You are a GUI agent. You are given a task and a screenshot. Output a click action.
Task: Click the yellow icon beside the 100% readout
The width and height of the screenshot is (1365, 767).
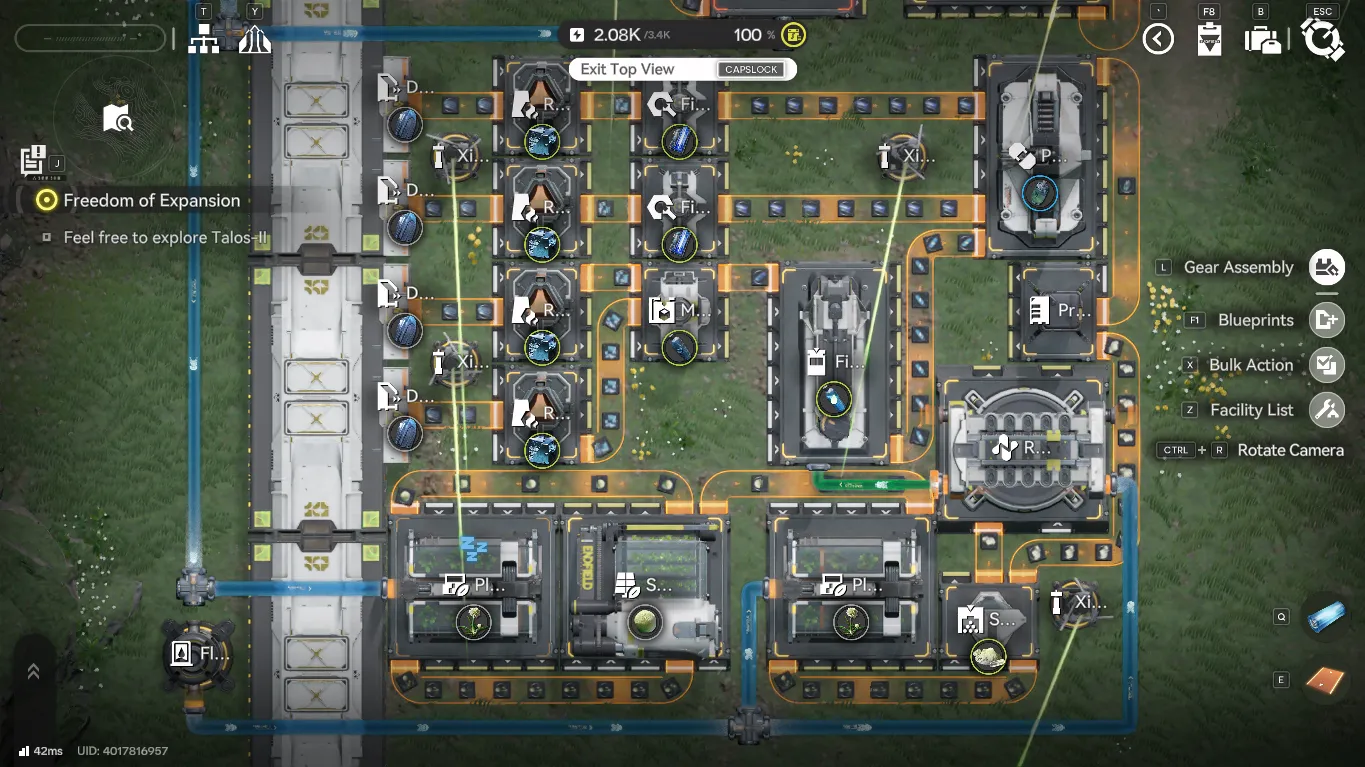pos(794,35)
